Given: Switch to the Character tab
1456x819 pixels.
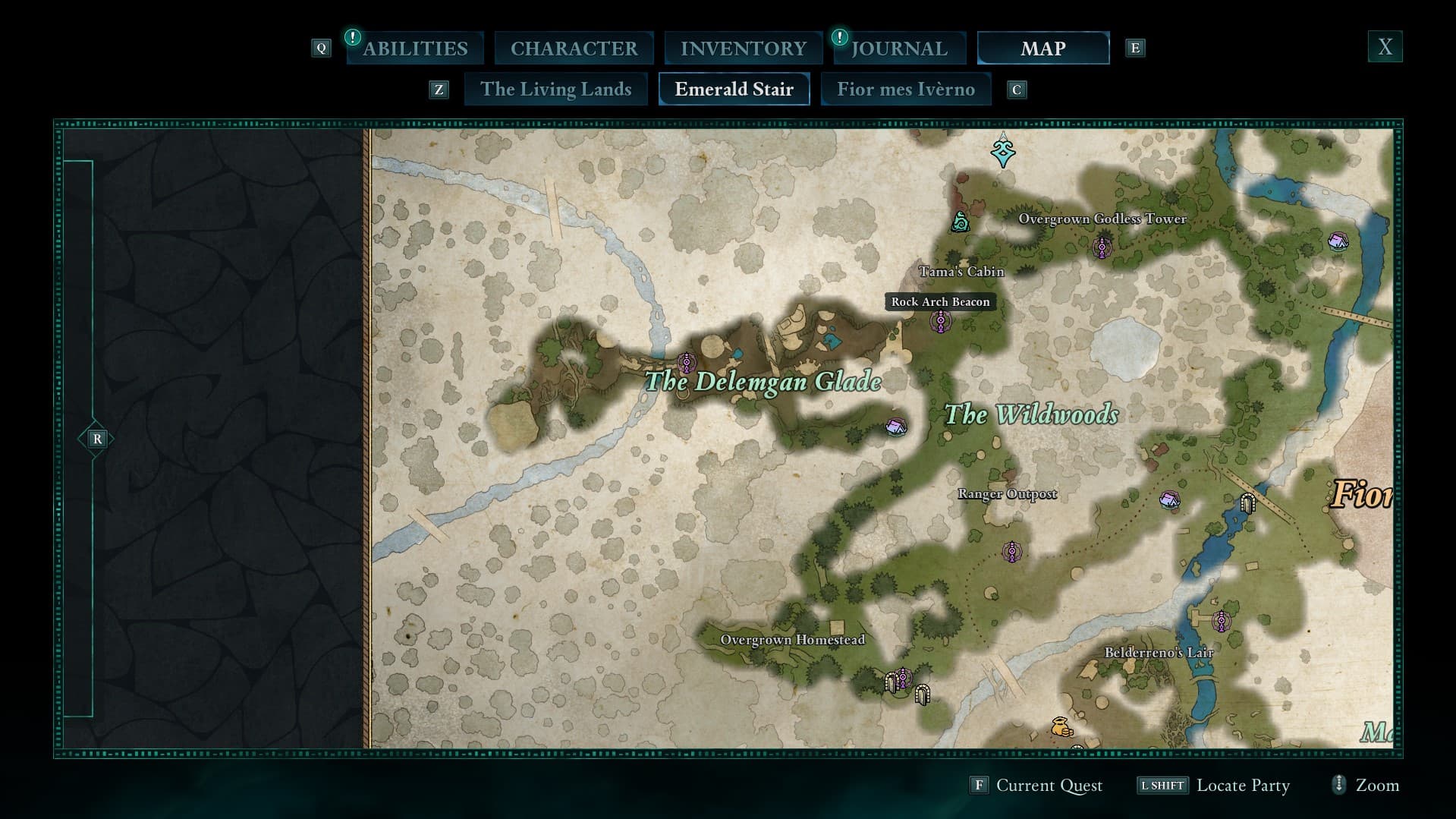Looking at the screenshot, I should coord(574,49).
